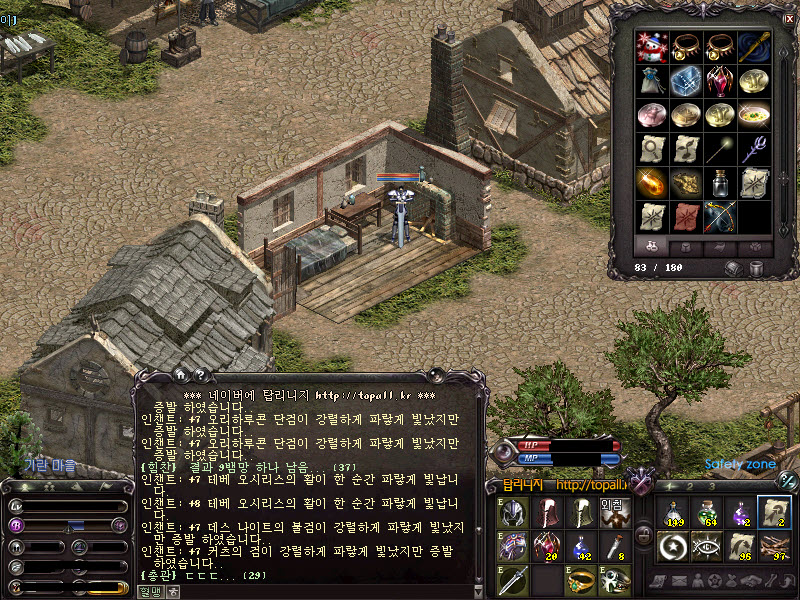Click the bowl of soup item
This screenshot has height=600, width=800.
click(x=755, y=115)
